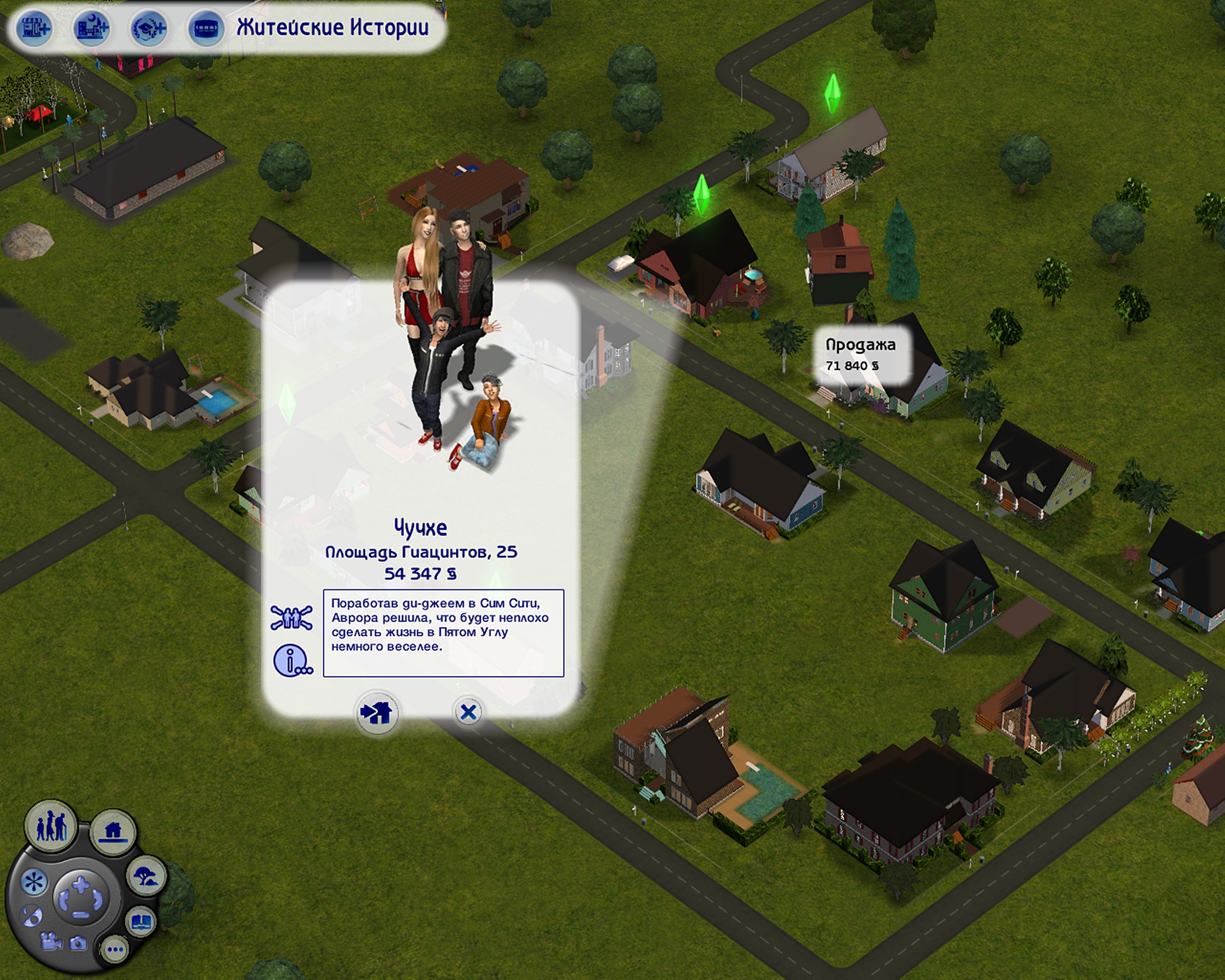The image size is (1225, 980).
Task: Open the three-dot options menu
Action: tap(115, 949)
